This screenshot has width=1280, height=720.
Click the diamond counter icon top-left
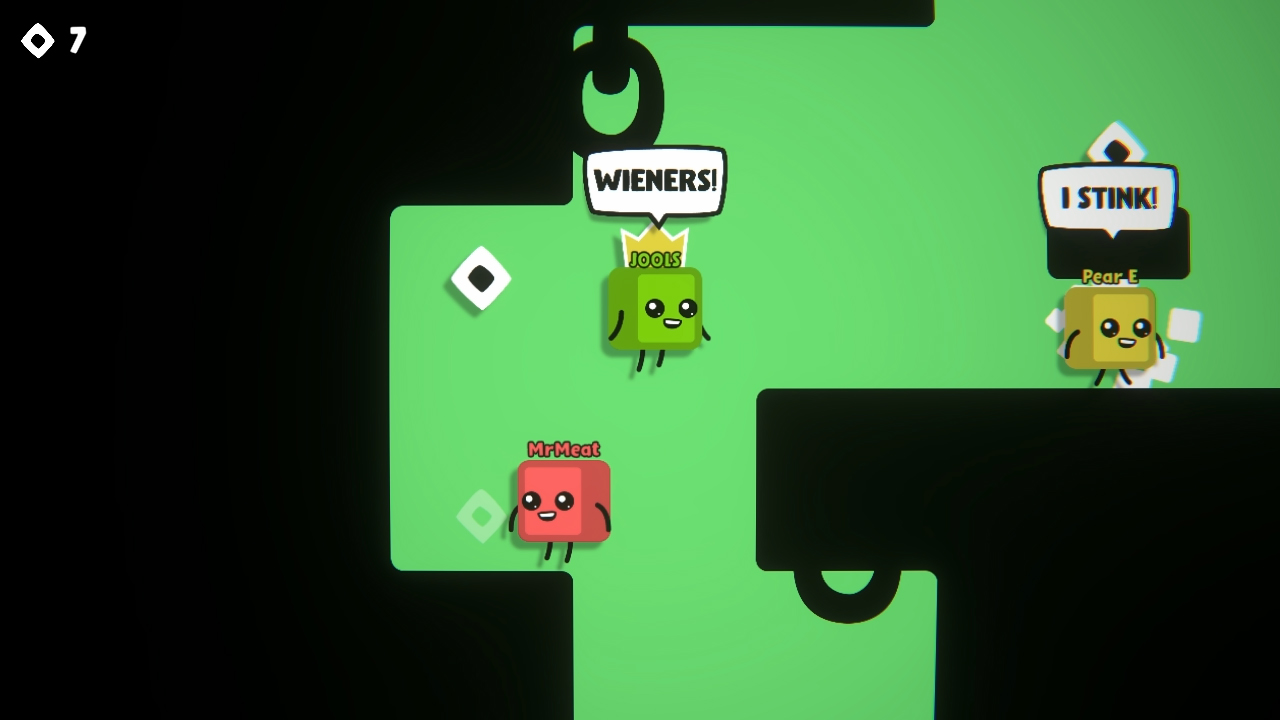pos(36,41)
